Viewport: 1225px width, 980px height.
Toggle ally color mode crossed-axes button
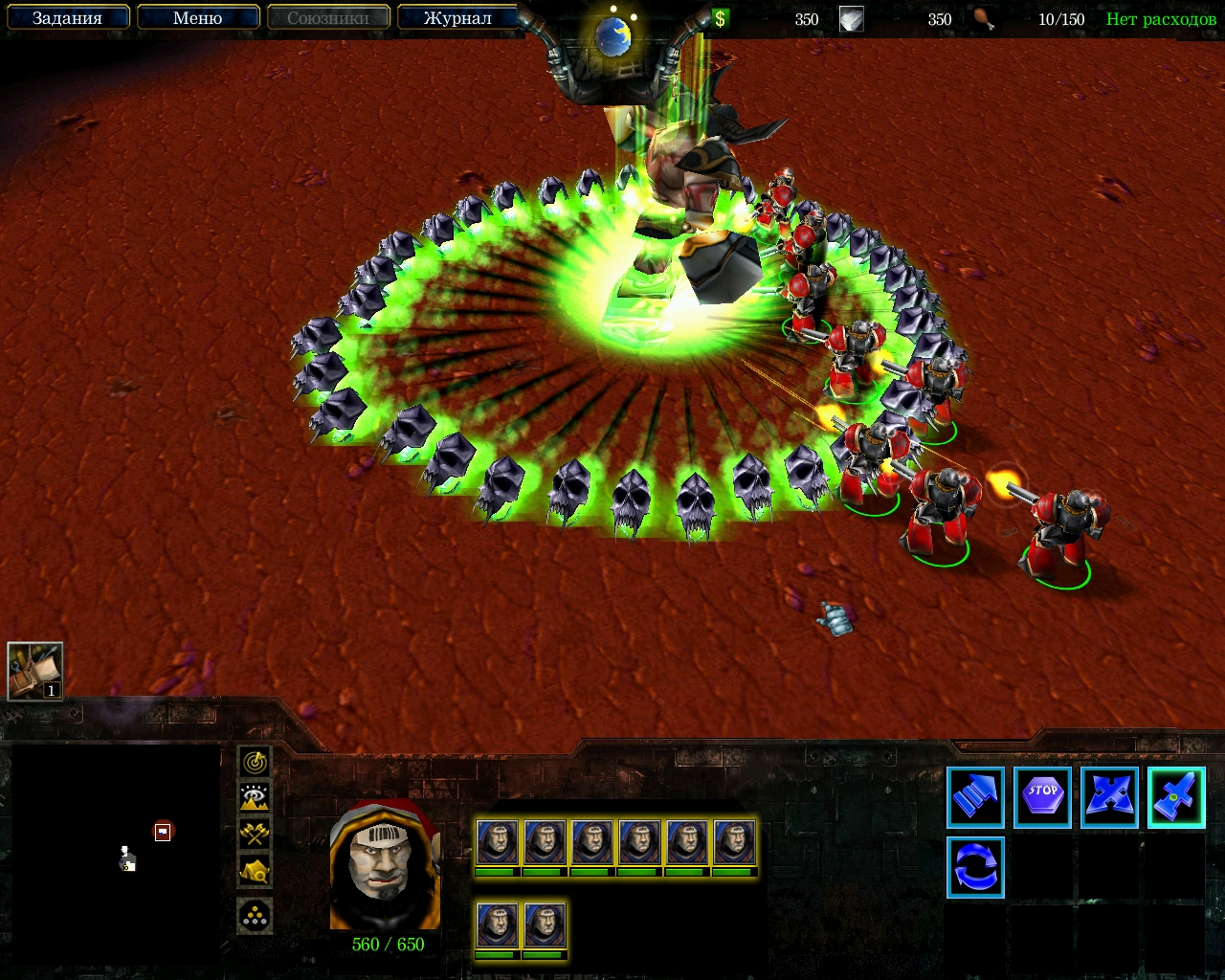click(255, 834)
